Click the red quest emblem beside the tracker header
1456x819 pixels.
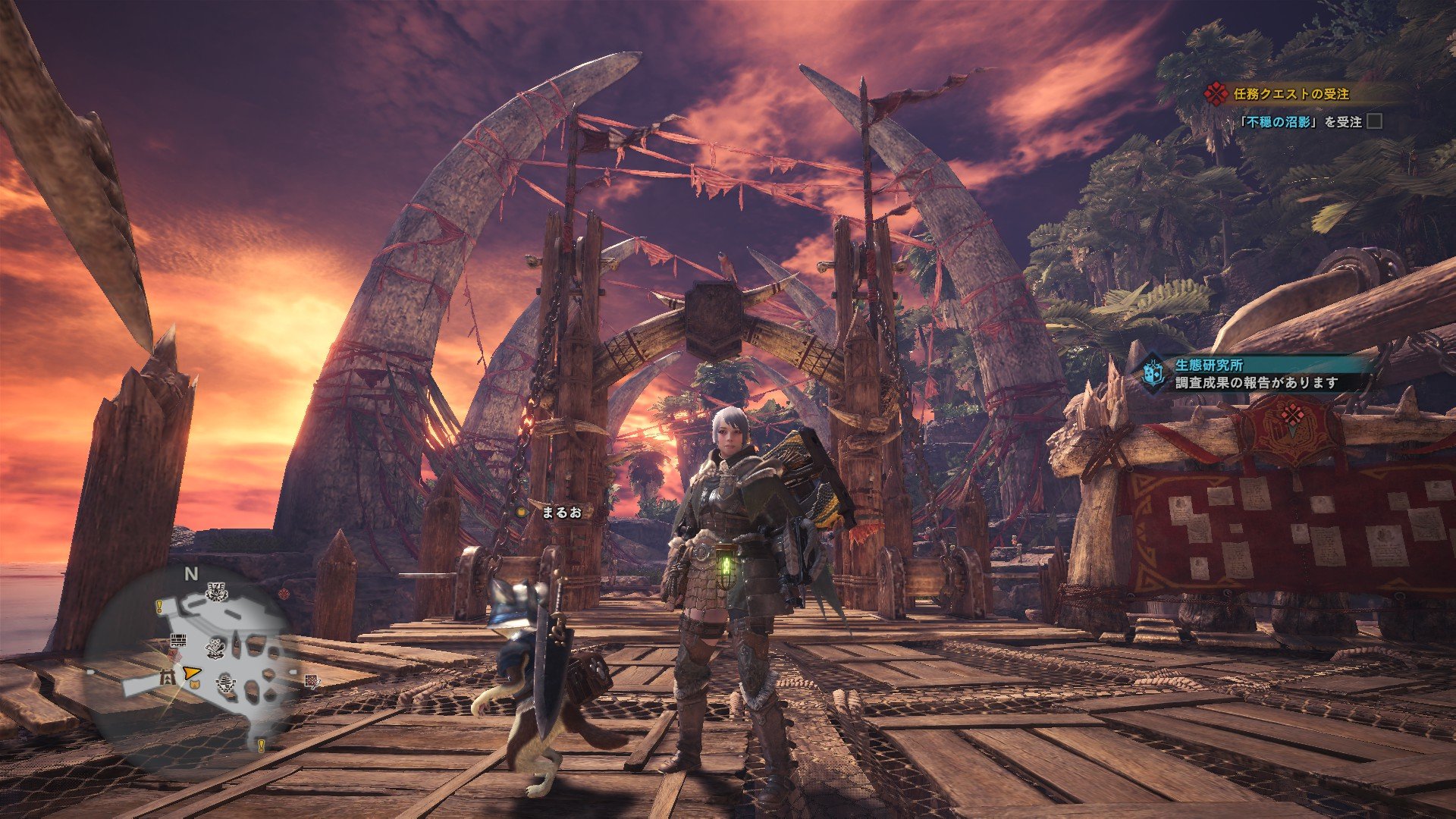[1216, 94]
